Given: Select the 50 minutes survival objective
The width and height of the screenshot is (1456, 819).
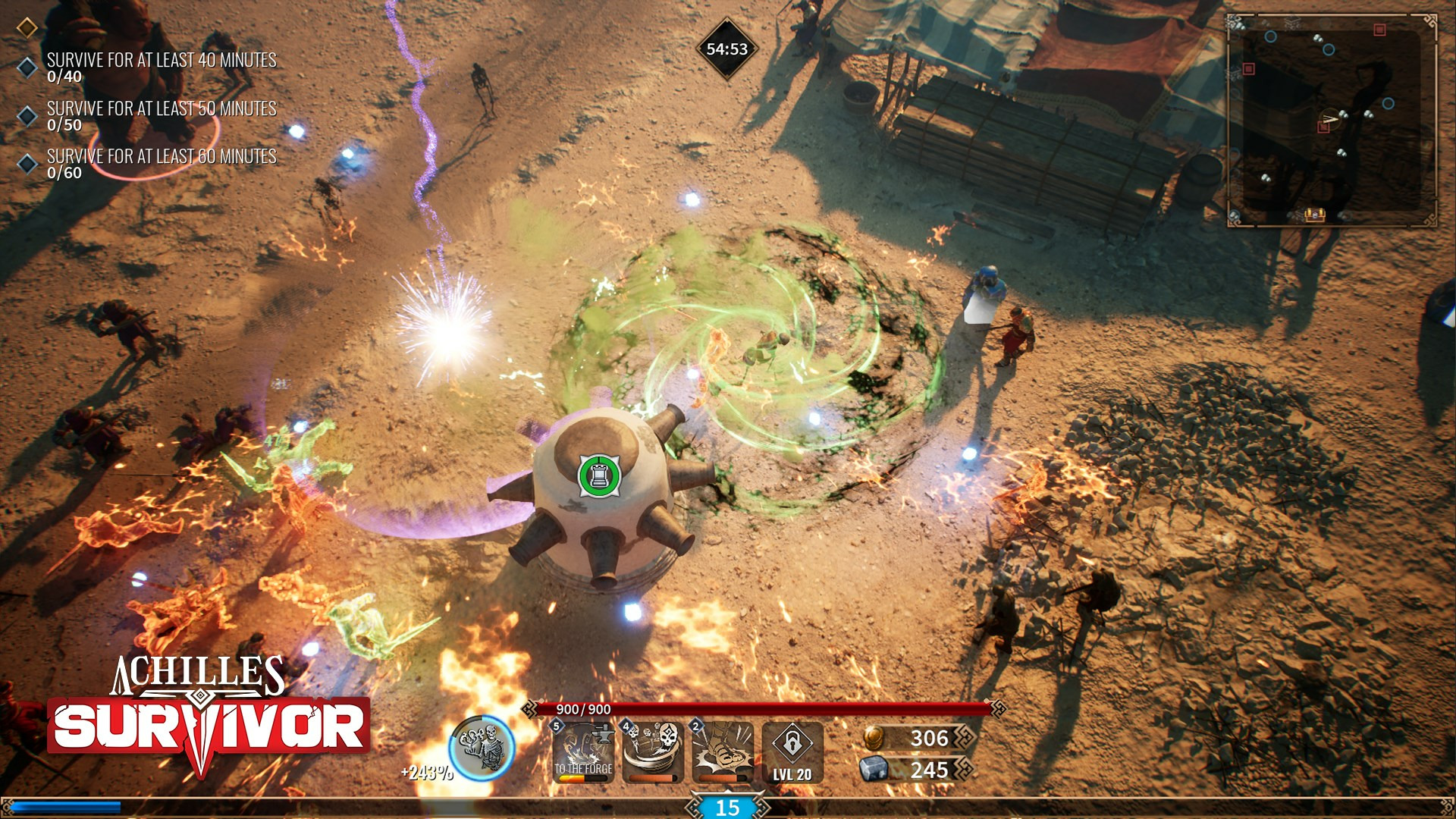Looking at the screenshot, I should 161,115.
